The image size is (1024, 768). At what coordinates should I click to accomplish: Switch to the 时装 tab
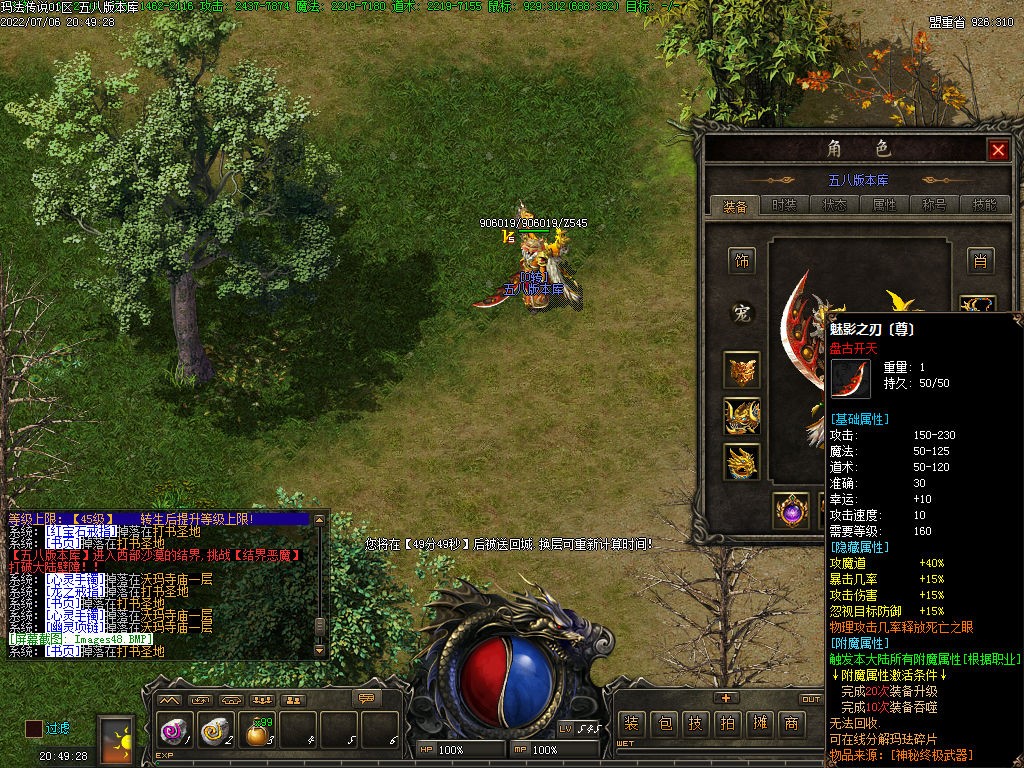[785, 205]
